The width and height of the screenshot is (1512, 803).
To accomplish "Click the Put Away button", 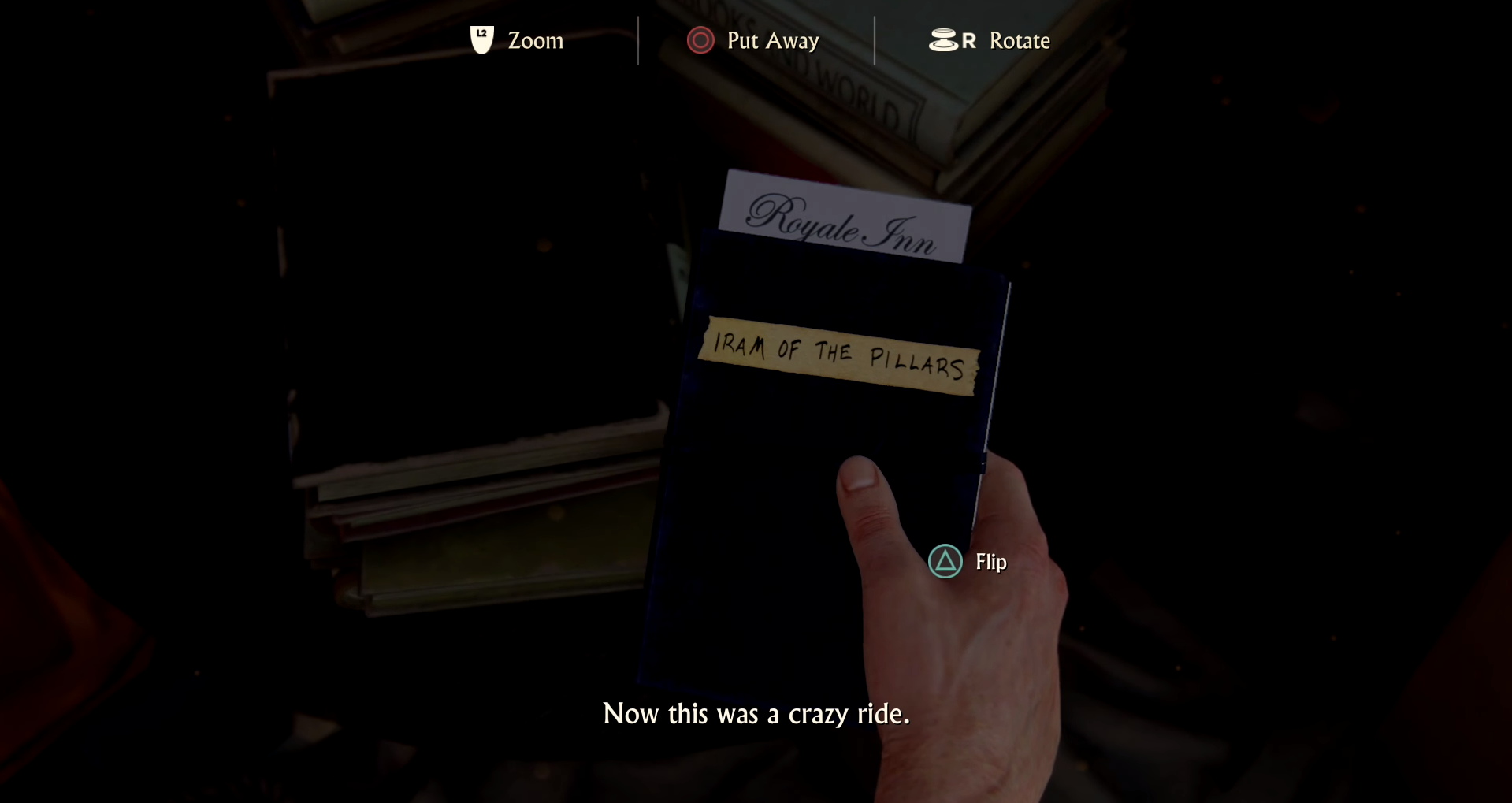I will pyautogui.click(x=753, y=40).
